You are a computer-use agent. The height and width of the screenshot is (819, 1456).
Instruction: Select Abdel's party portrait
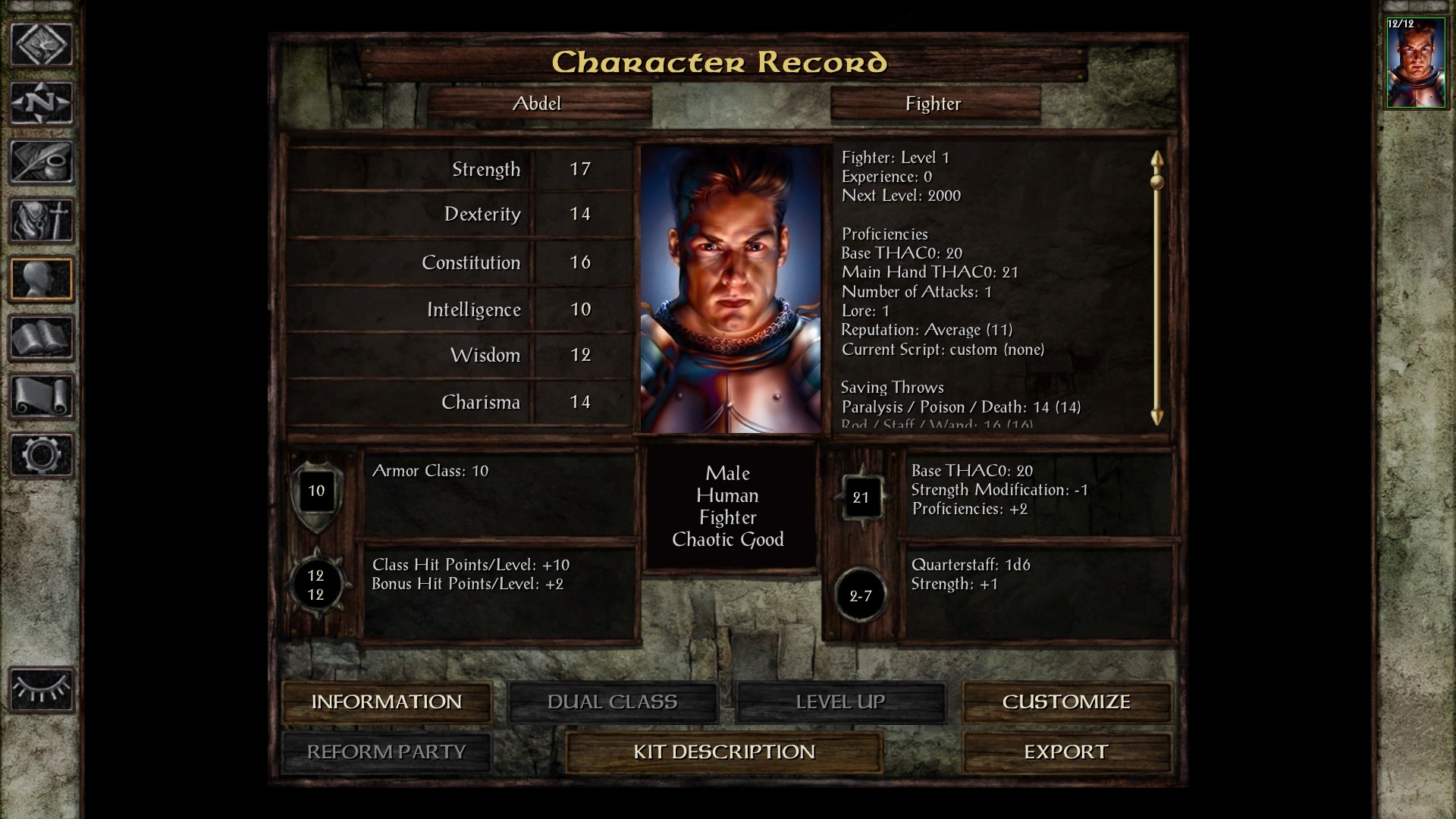1415,64
